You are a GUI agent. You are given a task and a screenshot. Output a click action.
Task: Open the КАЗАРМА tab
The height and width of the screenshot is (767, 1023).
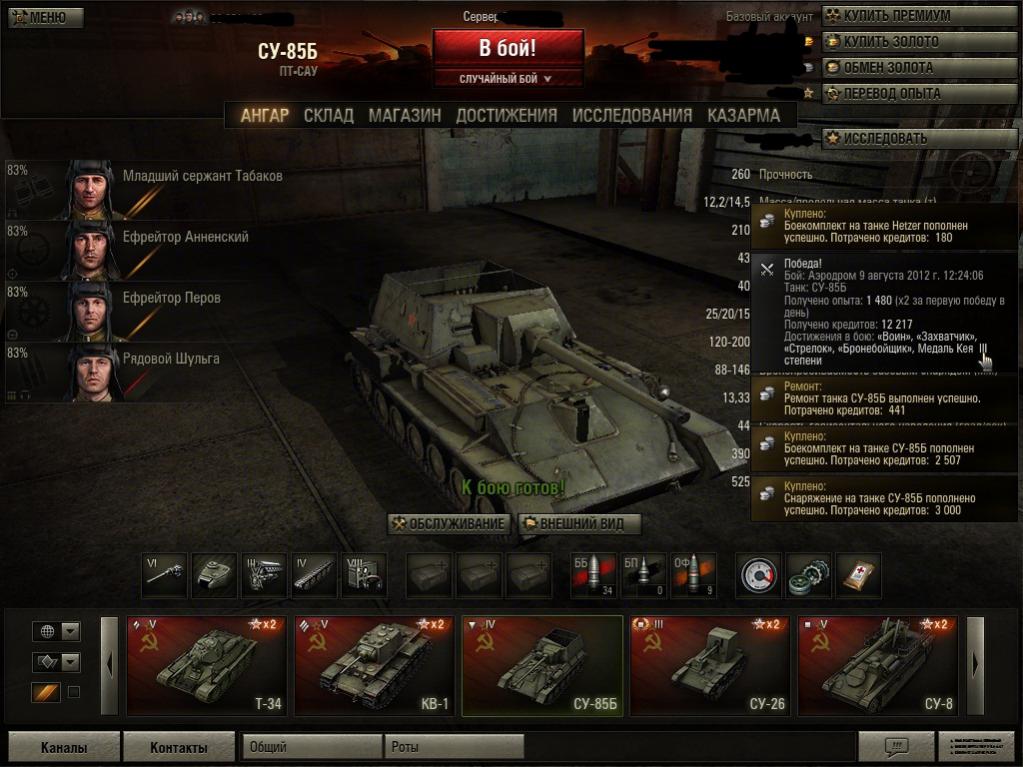pos(743,115)
